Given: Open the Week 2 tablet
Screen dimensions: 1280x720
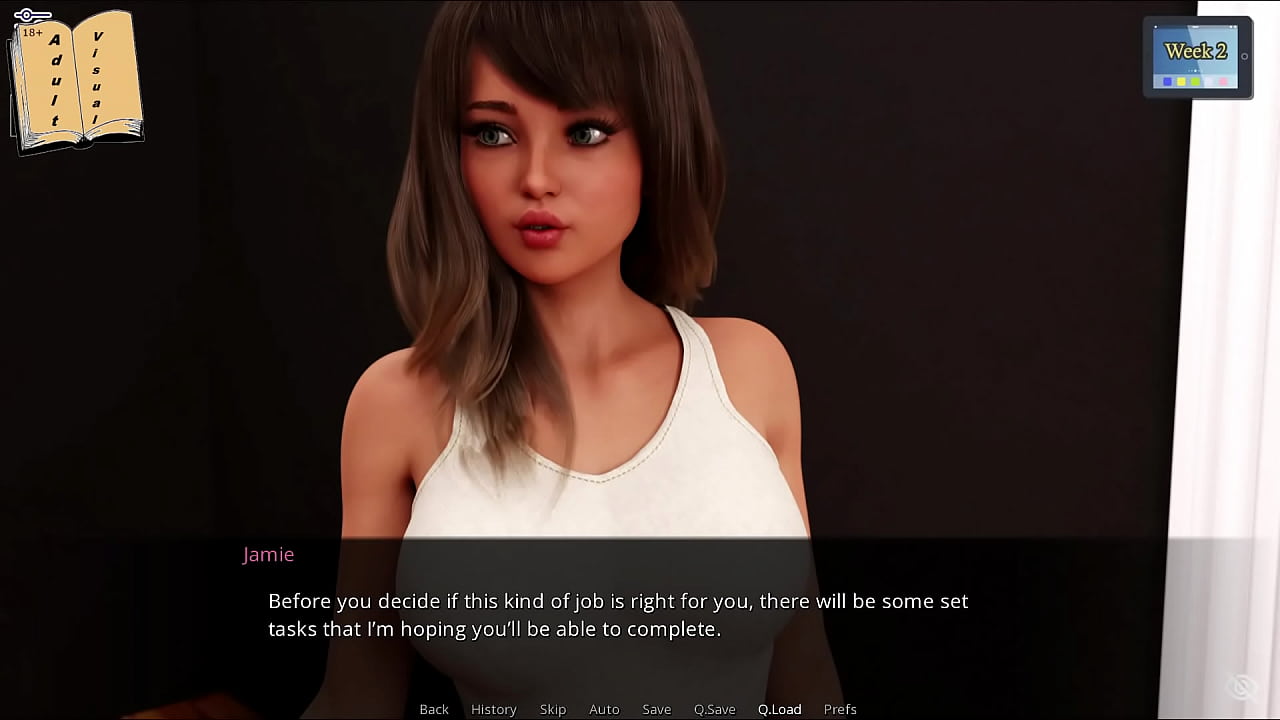Looking at the screenshot, I should point(1197,57).
